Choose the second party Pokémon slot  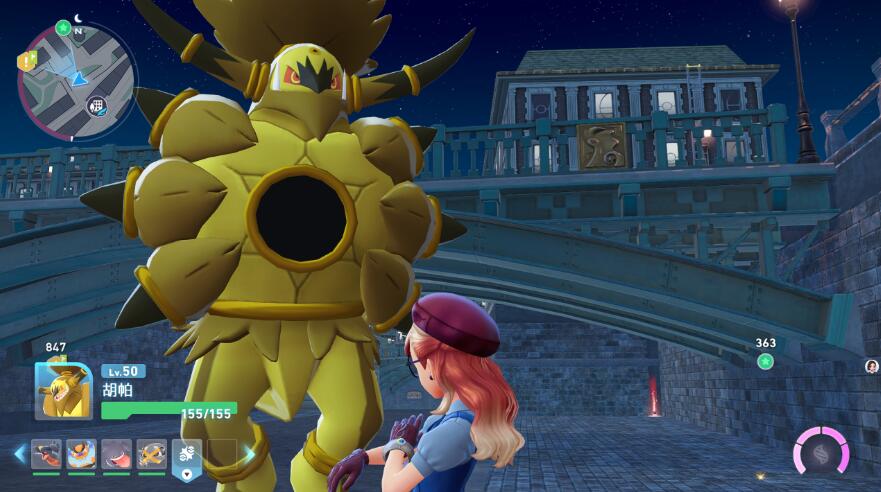[81, 454]
